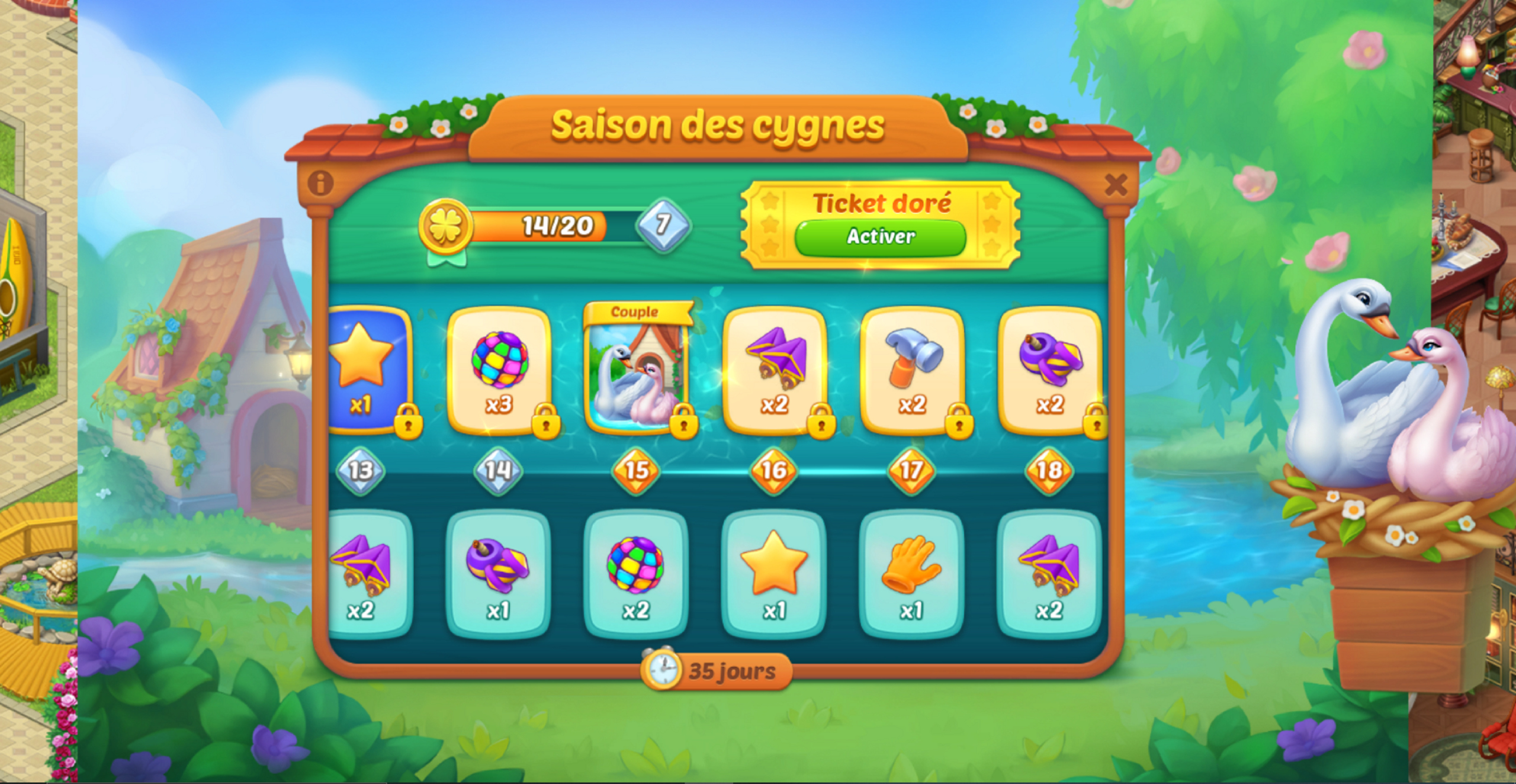Select the free gold star x1 reward
Viewport: 1516px width, 784px height.
(x=773, y=574)
